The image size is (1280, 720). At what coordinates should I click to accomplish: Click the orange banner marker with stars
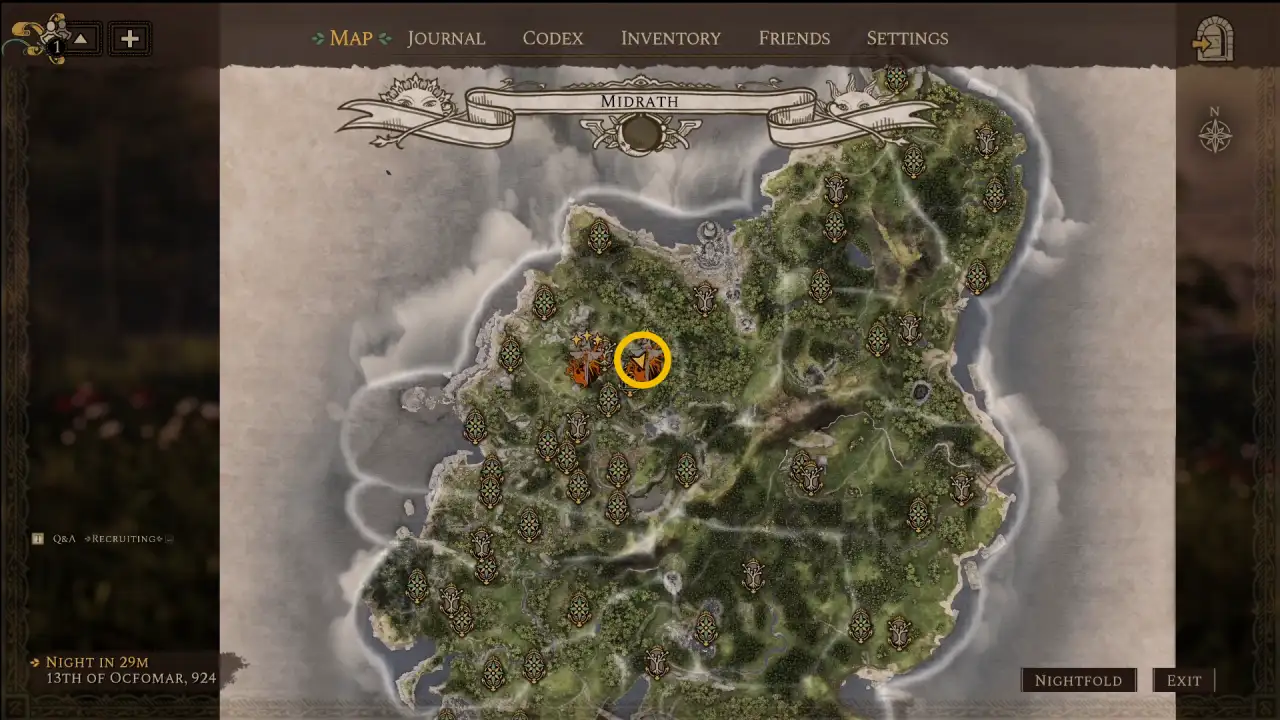tap(584, 361)
